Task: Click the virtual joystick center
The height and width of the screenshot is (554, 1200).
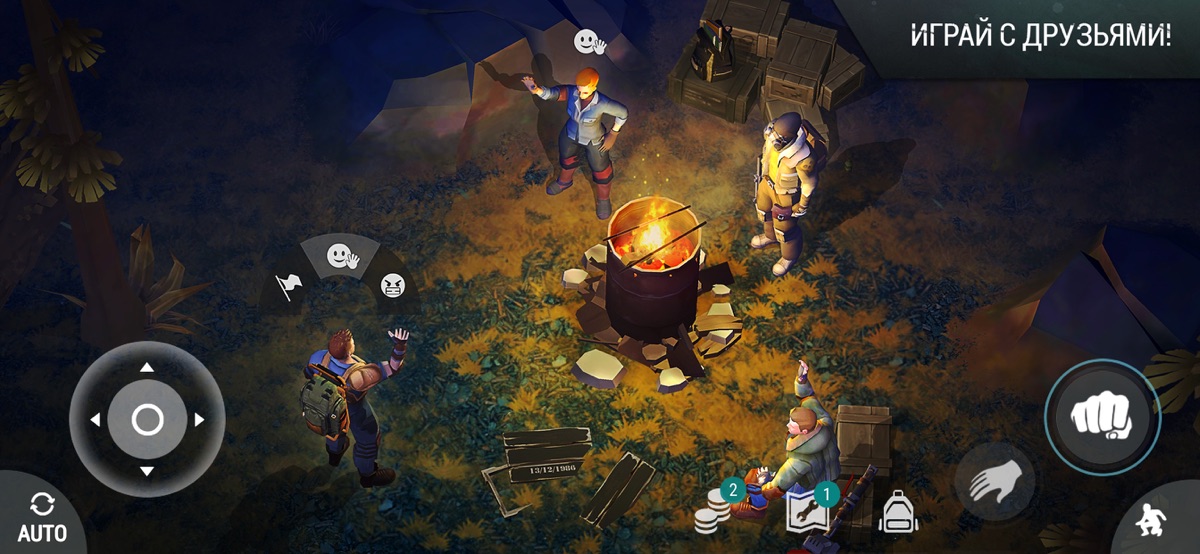Action: point(147,419)
